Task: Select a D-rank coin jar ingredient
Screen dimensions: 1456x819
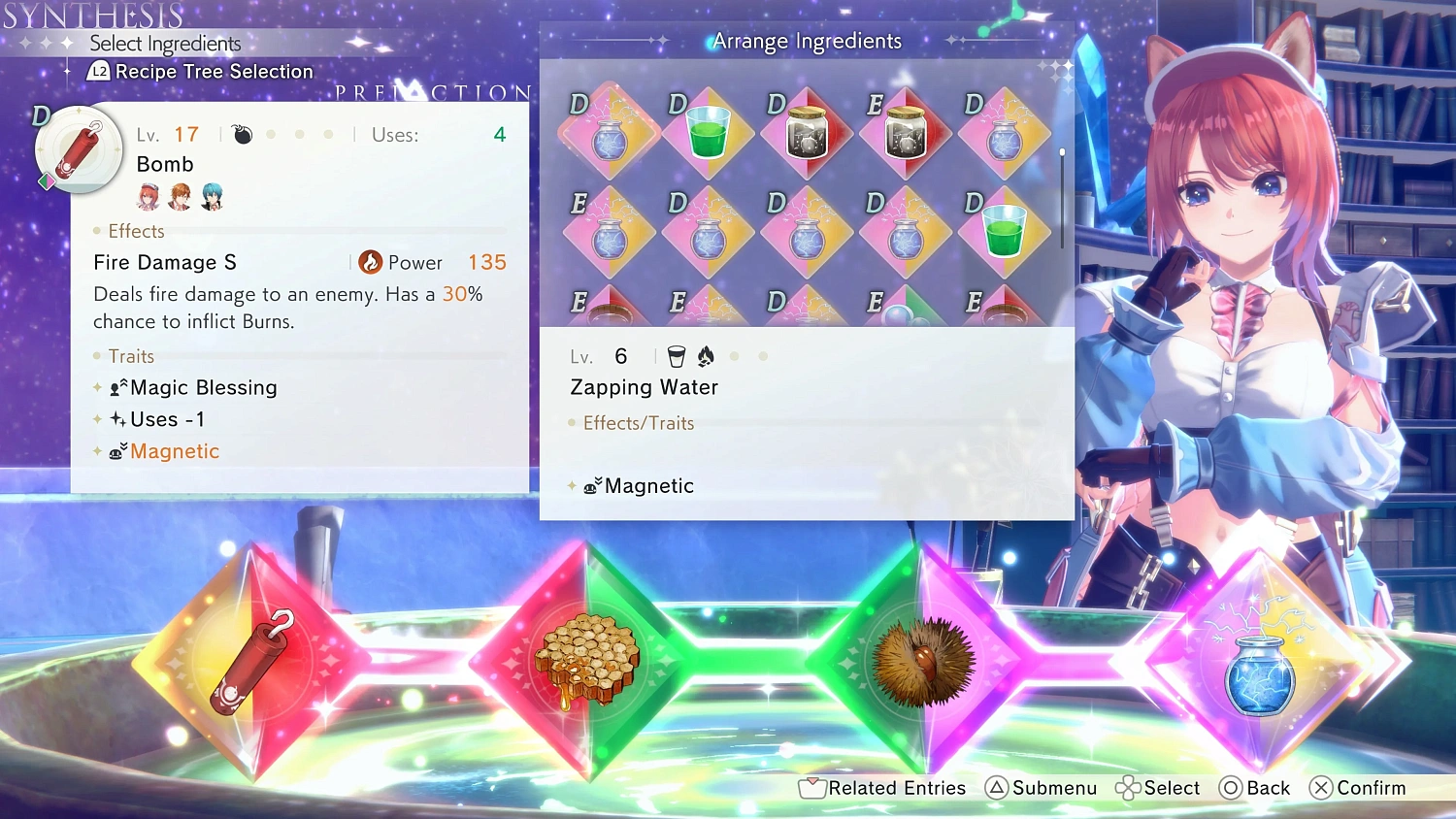Action: tap(806, 134)
